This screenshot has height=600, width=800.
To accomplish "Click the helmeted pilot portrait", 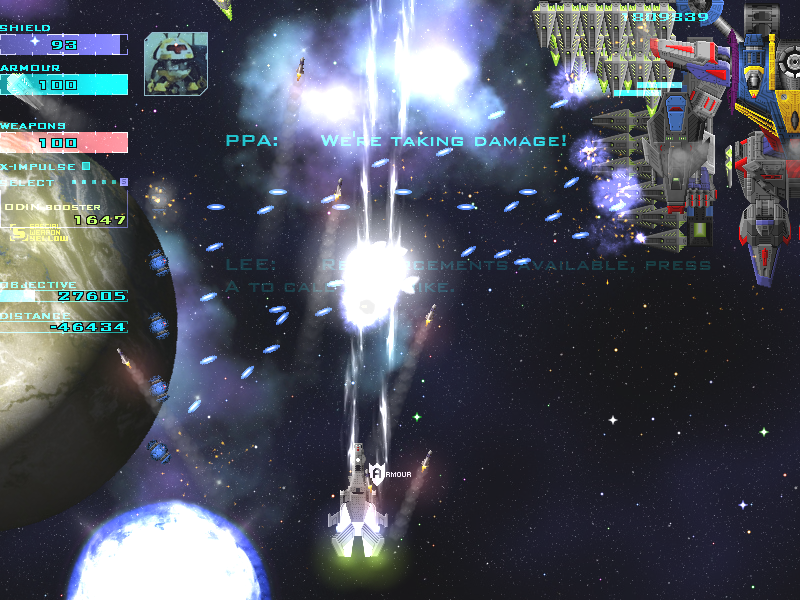I will click(x=176, y=63).
